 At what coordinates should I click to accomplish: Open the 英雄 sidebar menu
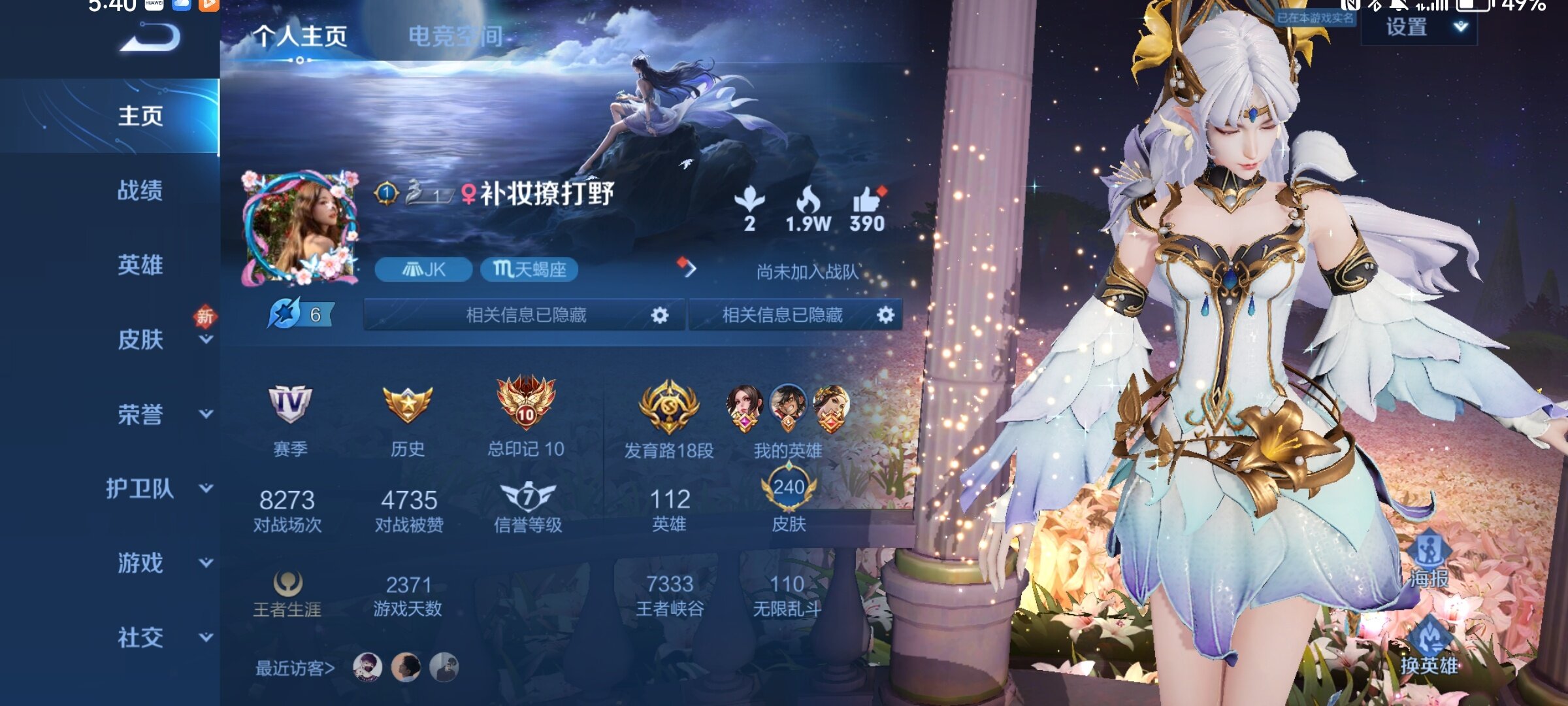click(x=140, y=265)
